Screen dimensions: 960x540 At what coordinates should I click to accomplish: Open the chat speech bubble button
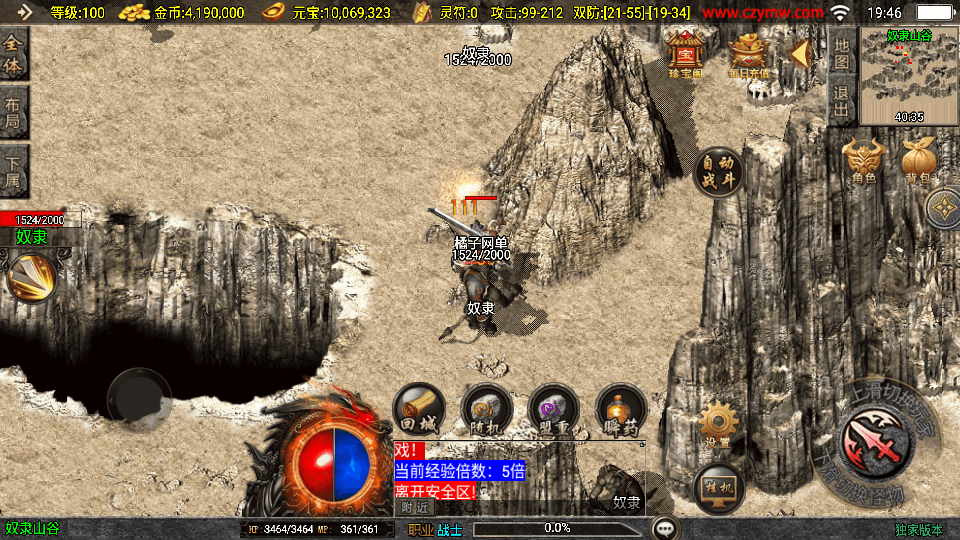coord(665,528)
